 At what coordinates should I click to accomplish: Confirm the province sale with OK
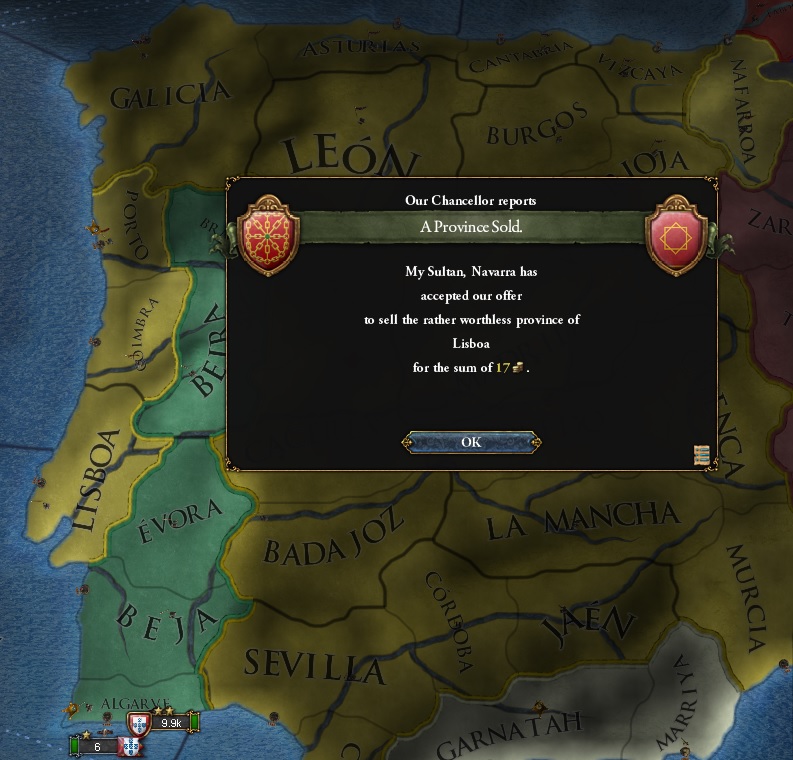click(x=471, y=442)
